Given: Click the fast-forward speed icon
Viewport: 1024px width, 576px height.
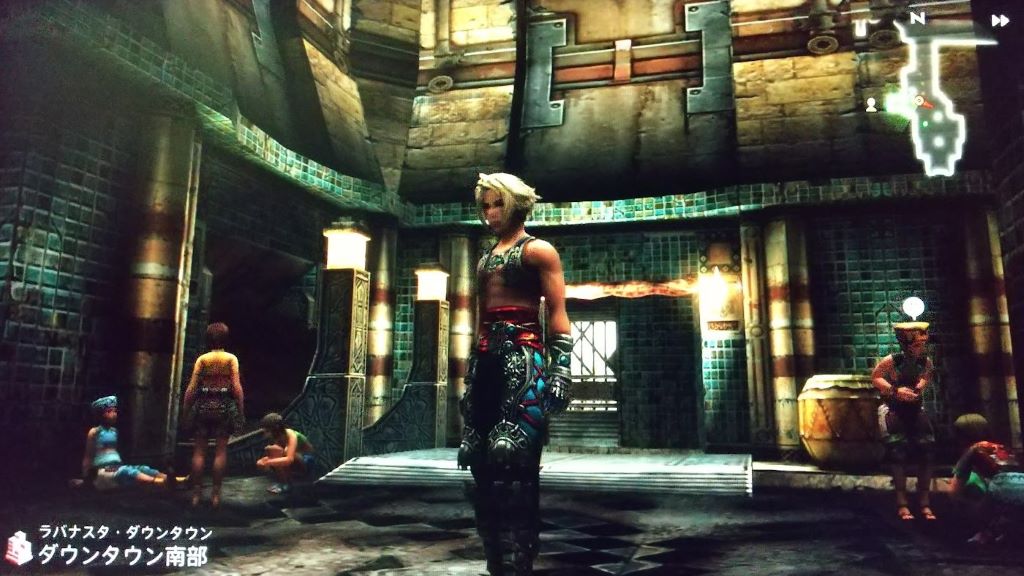Looking at the screenshot, I should click(999, 20).
